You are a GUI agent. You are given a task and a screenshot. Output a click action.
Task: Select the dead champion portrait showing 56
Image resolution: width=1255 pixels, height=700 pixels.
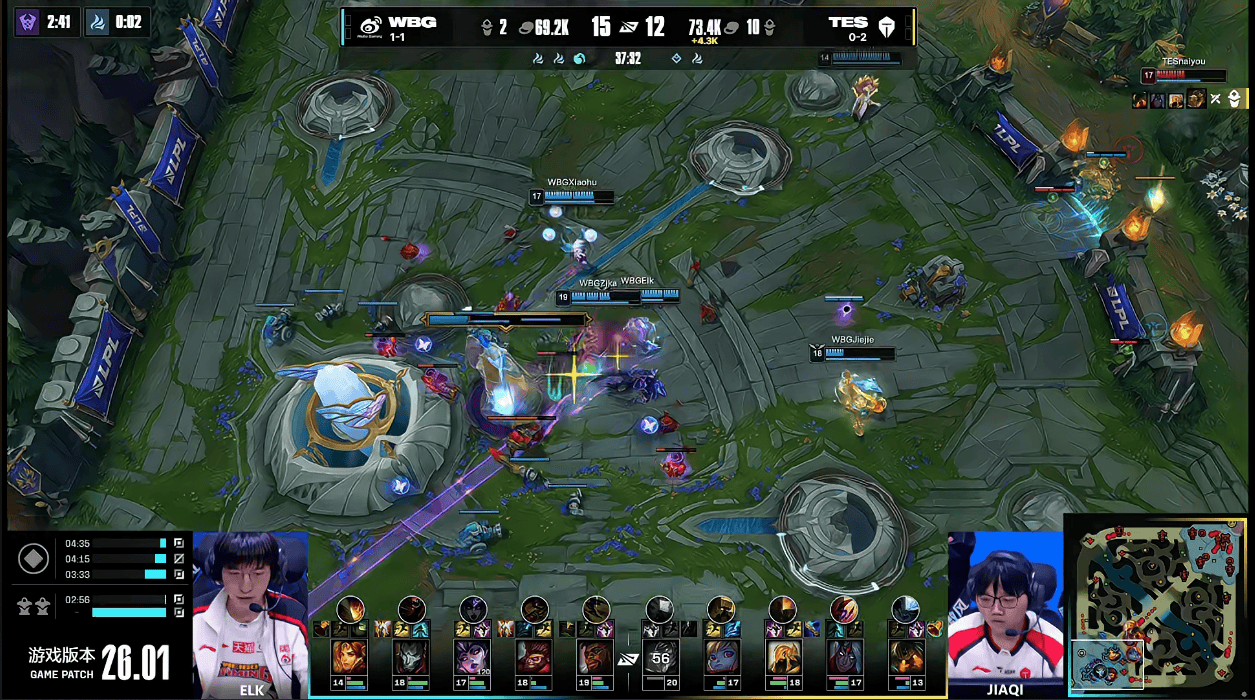point(659,657)
